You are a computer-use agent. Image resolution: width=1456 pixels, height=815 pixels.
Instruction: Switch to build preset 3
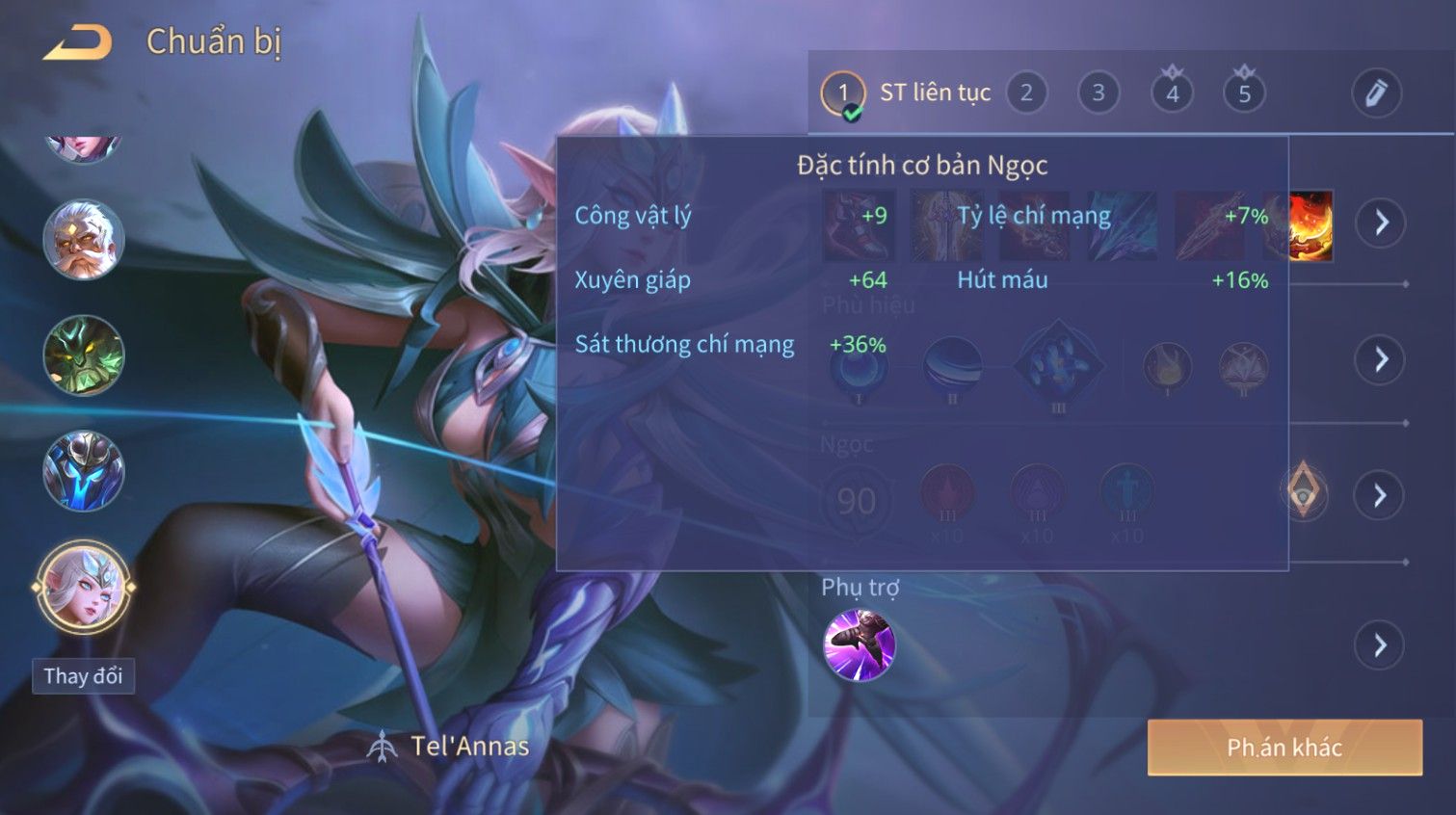pyautogui.click(x=1098, y=93)
